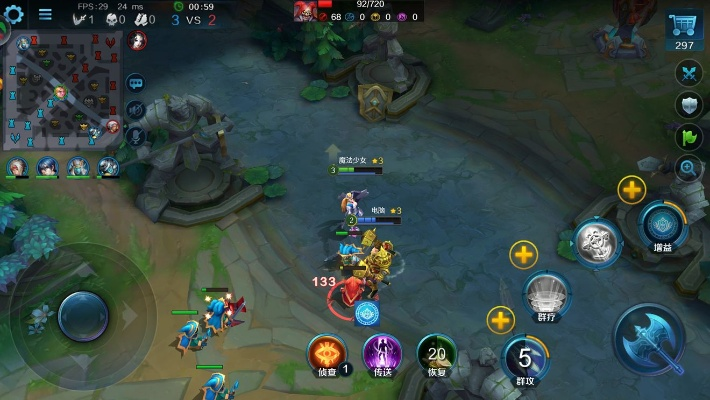The height and width of the screenshot is (400, 710).
Task: Level up 群攻 with its plus button
Action: pos(501,320)
